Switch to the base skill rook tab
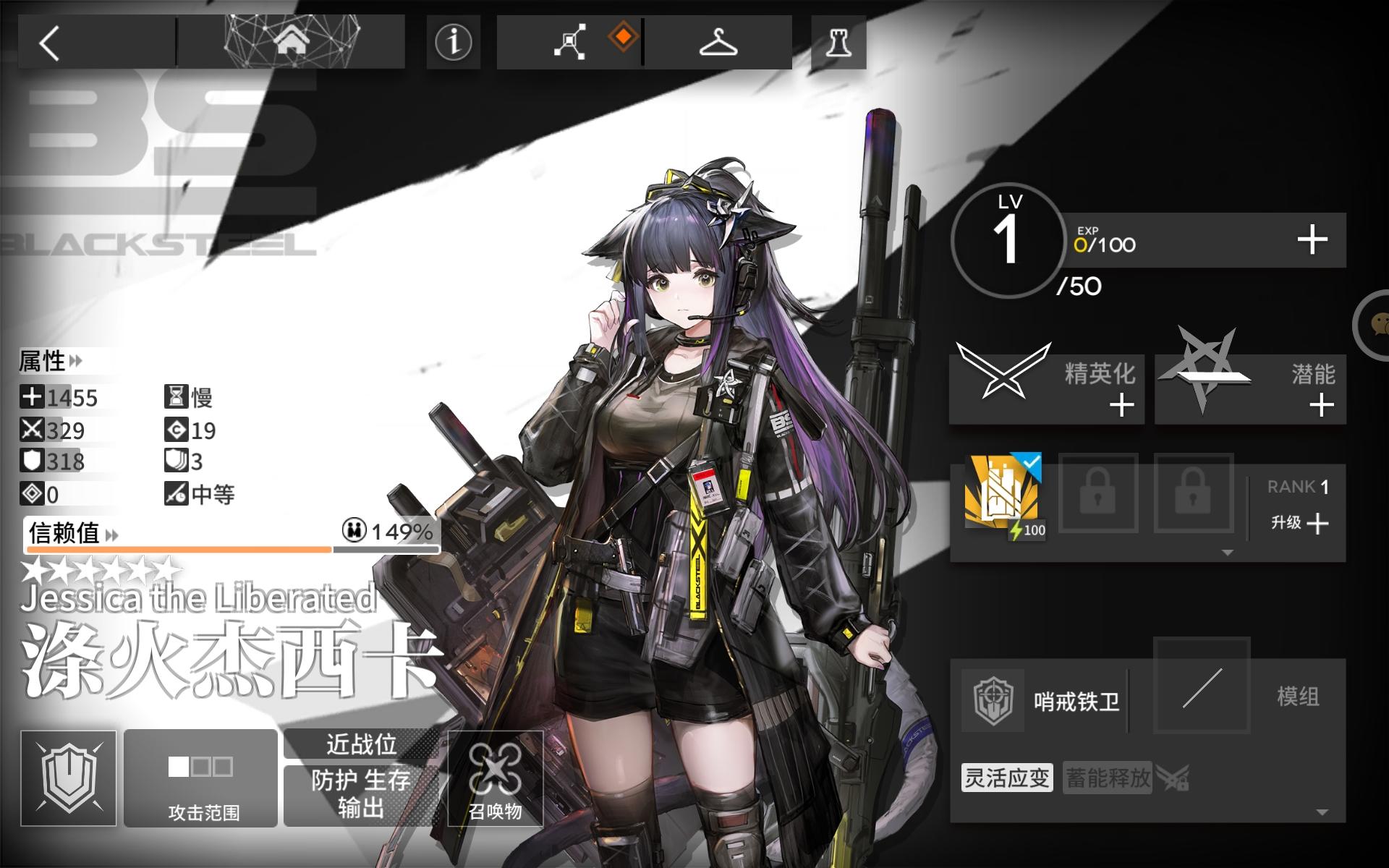Screen dimensions: 1389x868 pyautogui.click(x=837, y=41)
